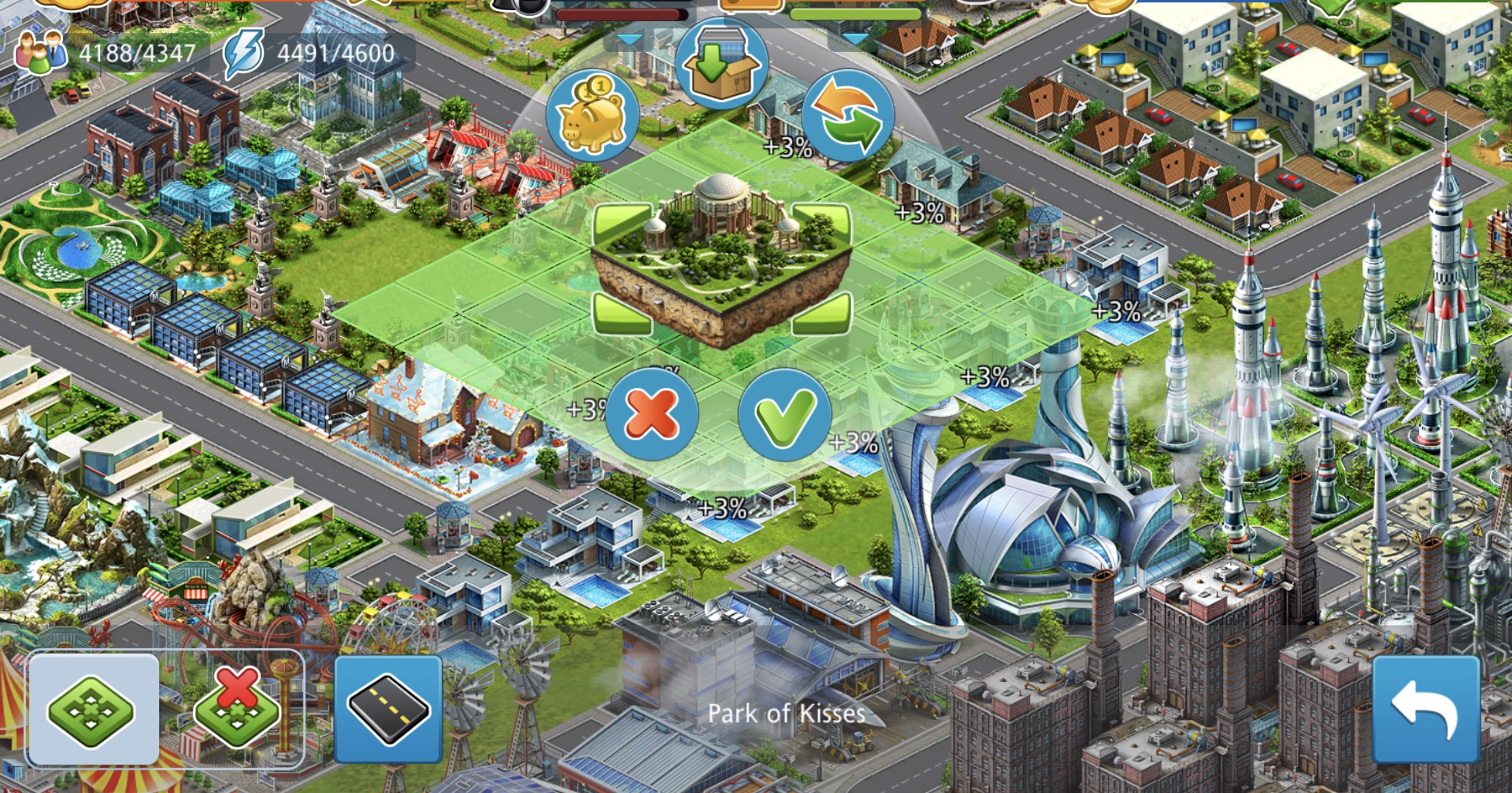
Task: Open the road-building tool
Action: [388, 710]
